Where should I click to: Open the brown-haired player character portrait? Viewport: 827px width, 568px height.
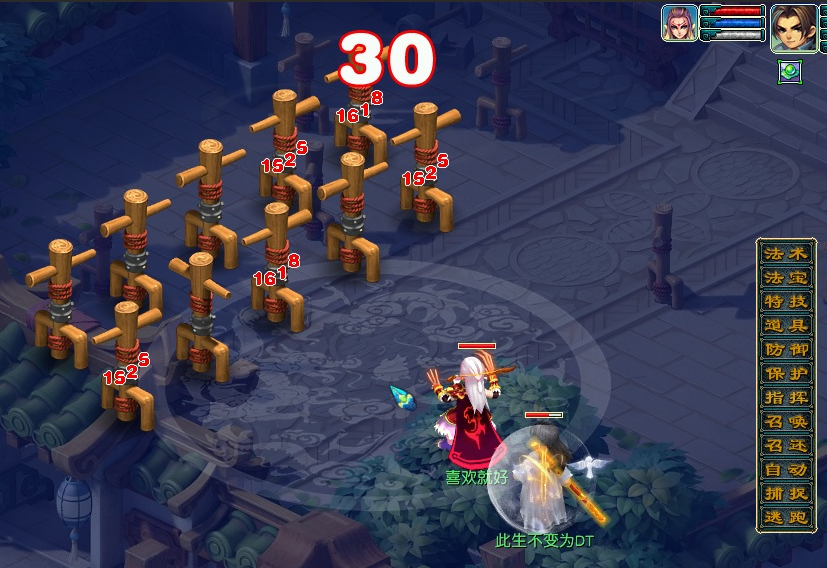(x=792, y=27)
